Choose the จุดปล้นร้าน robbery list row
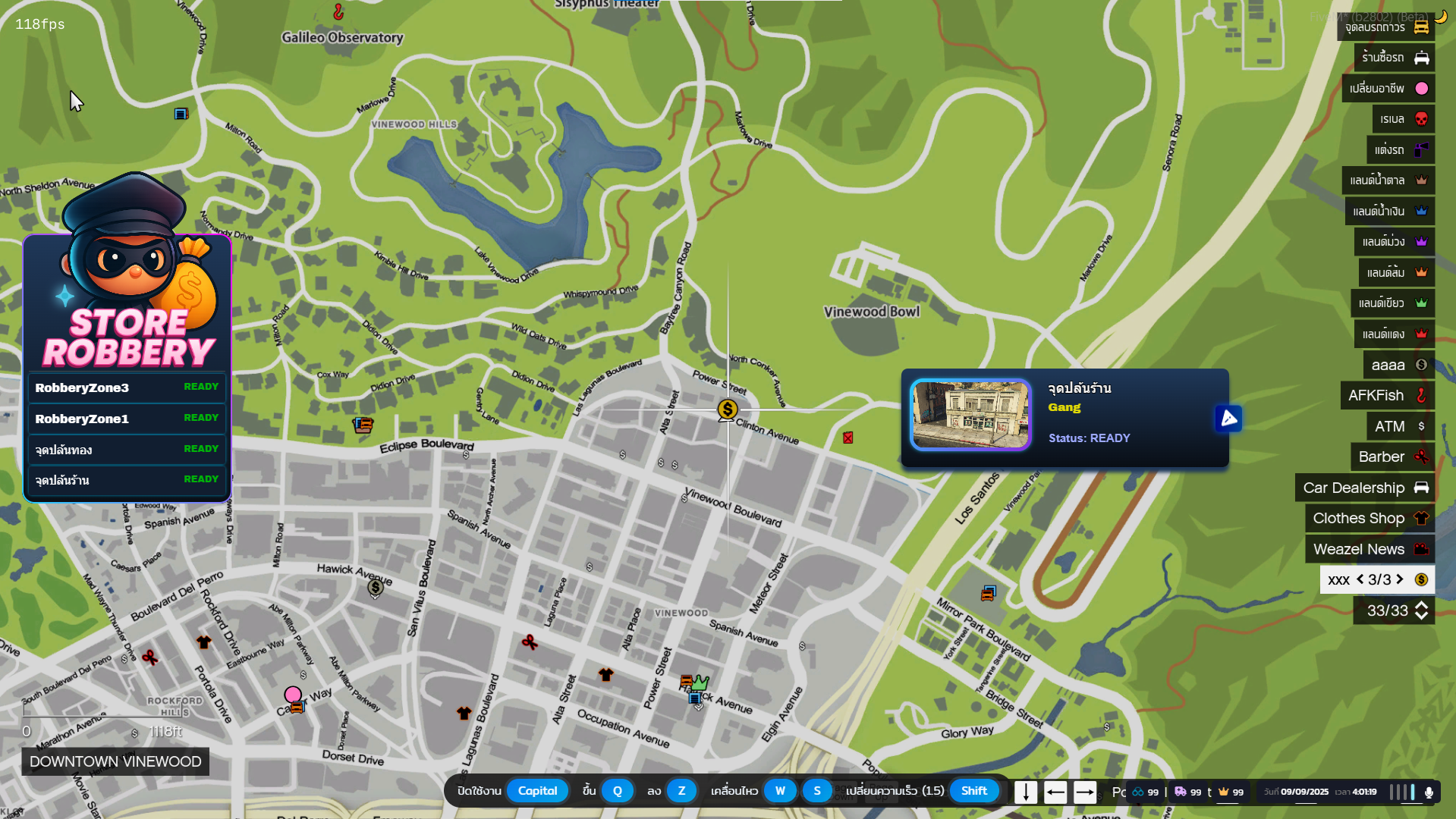The width and height of the screenshot is (1456, 819). click(127, 480)
